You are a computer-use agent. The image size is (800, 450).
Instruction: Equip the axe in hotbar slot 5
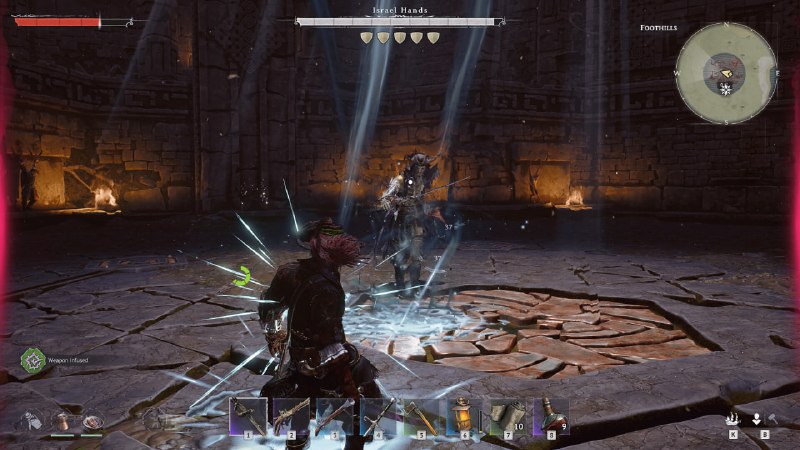point(421,415)
